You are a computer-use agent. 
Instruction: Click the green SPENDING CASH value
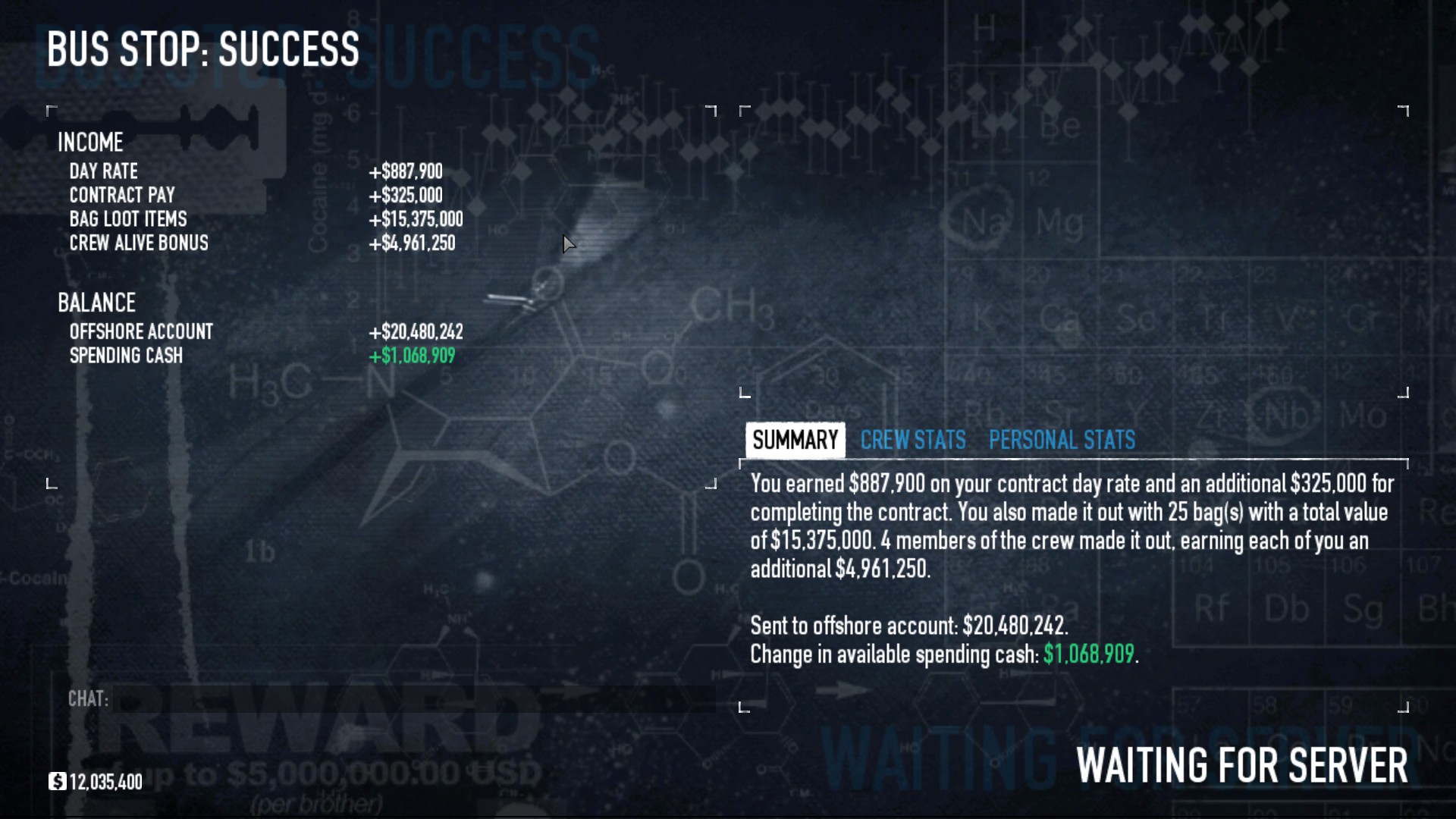coord(412,356)
